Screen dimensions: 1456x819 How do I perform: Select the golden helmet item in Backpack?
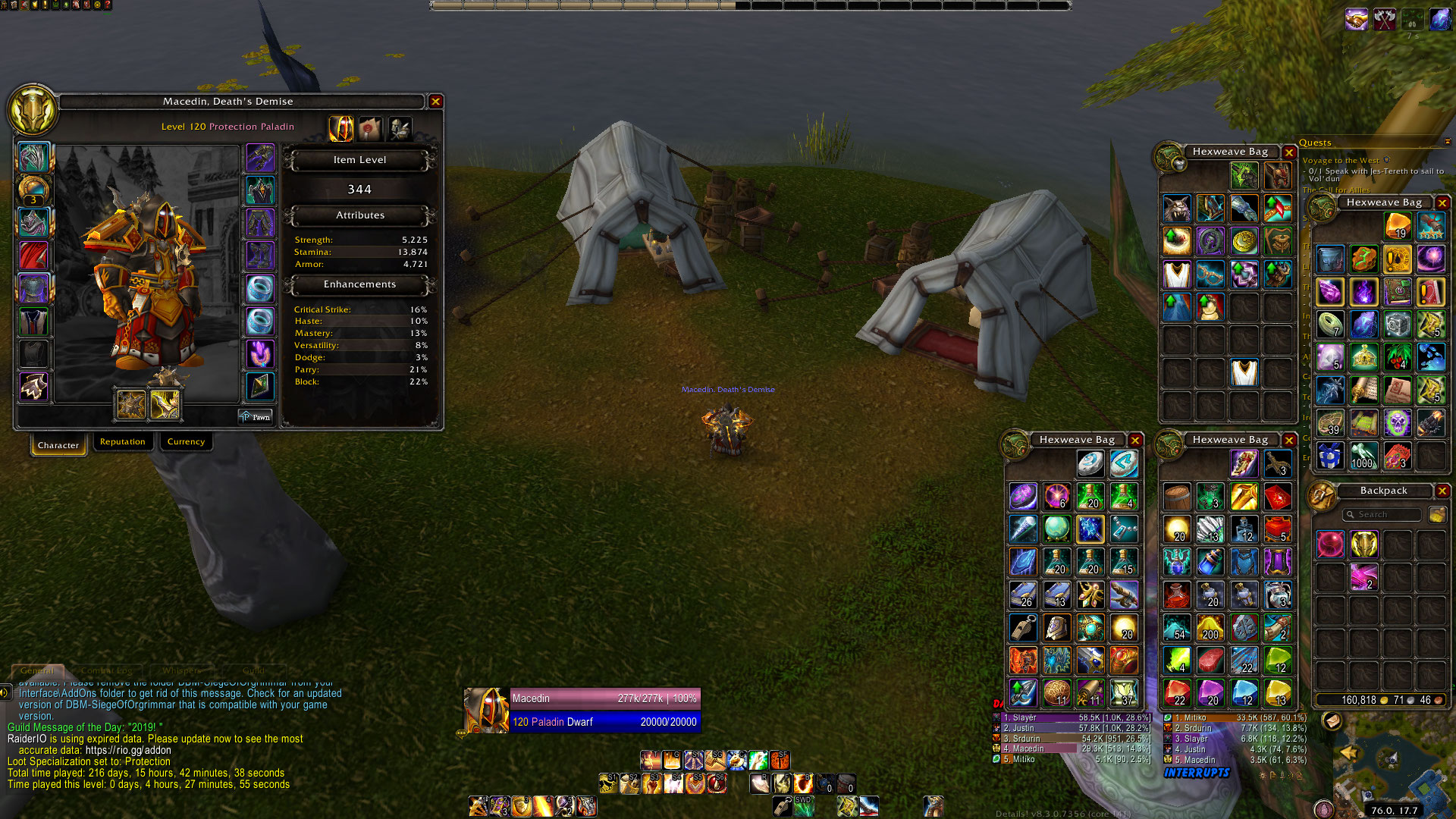(x=1363, y=544)
